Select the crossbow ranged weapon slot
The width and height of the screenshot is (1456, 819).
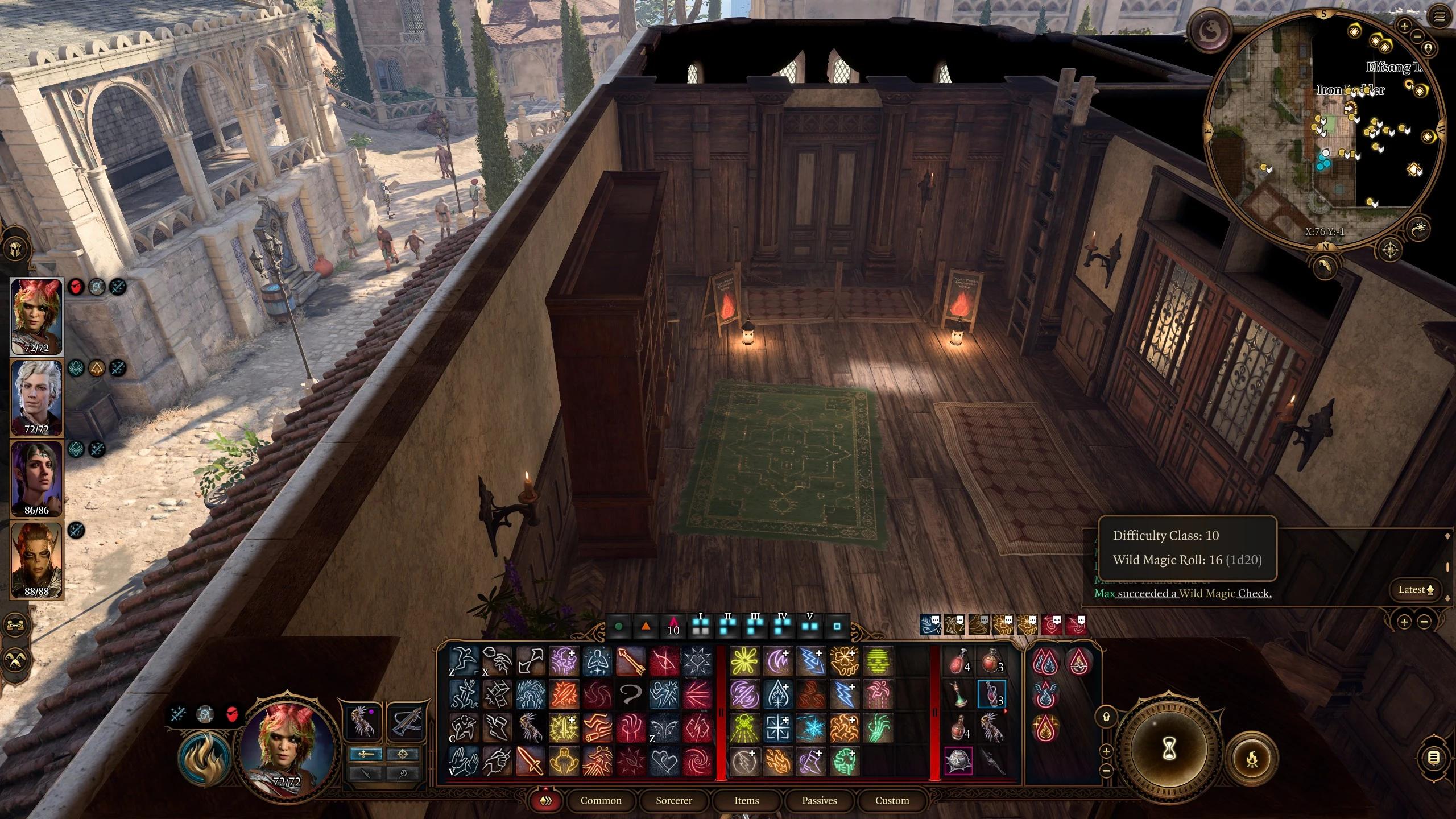coord(406,721)
